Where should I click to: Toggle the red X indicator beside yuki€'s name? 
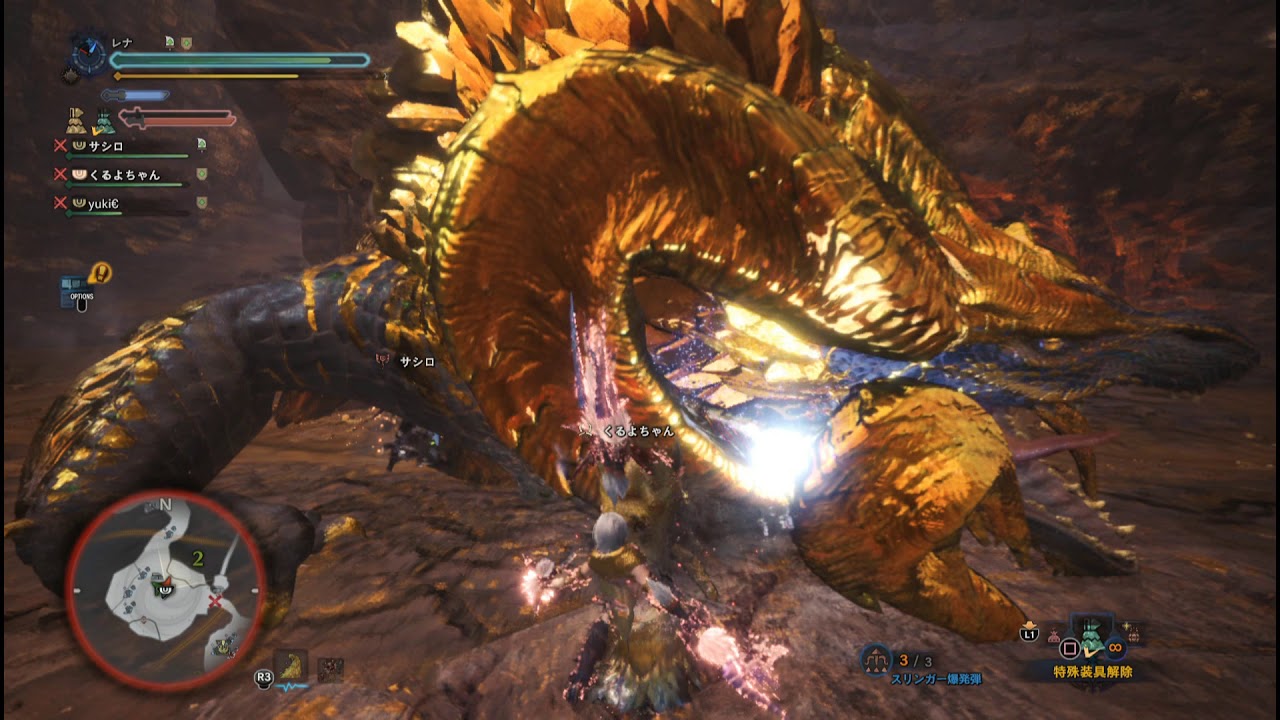(59, 203)
